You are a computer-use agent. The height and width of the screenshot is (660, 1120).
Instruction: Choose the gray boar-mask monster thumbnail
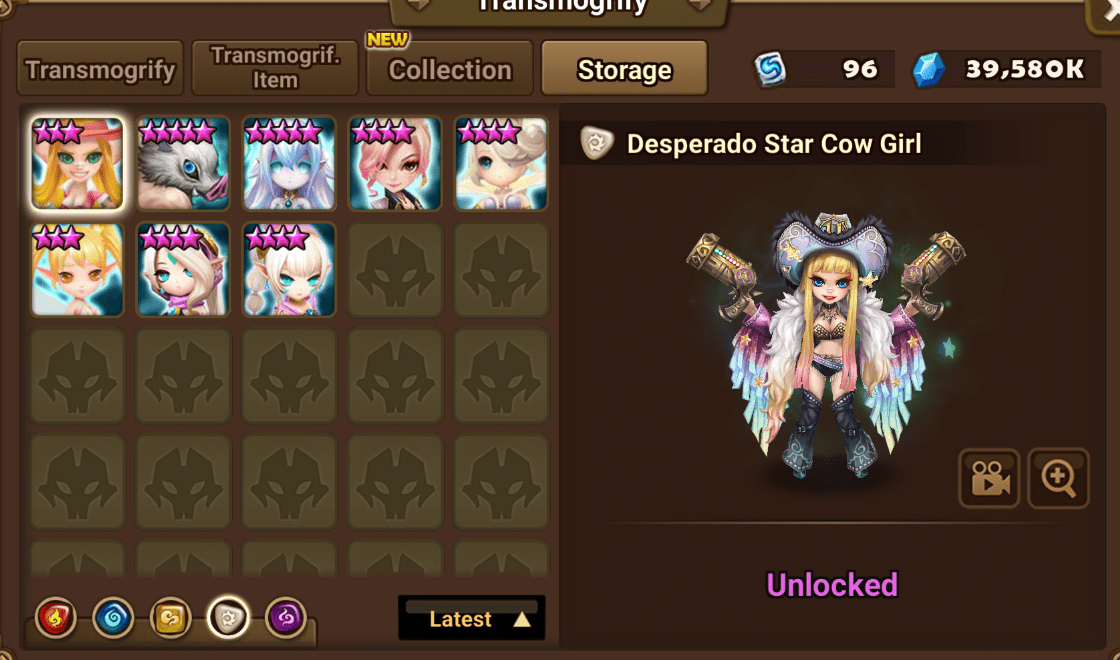183,163
